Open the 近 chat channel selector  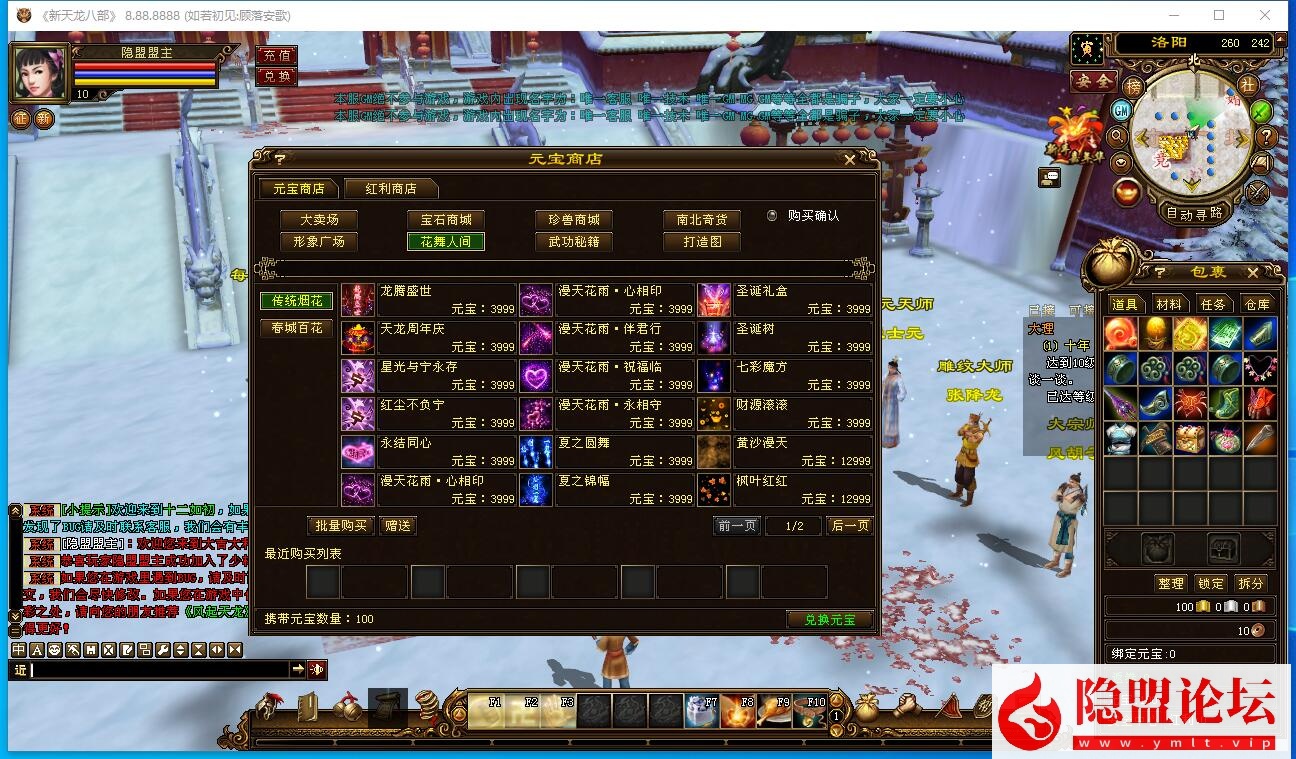pos(21,669)
